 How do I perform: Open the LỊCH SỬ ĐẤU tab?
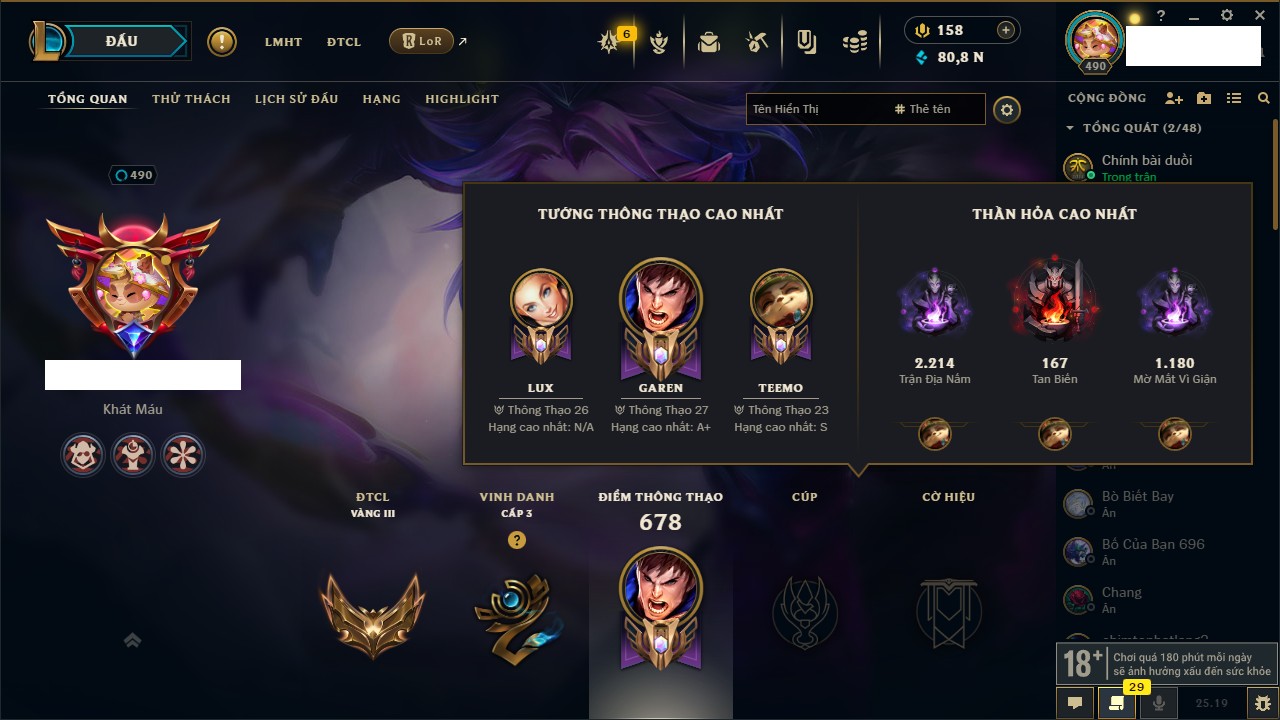coord(296,99)
